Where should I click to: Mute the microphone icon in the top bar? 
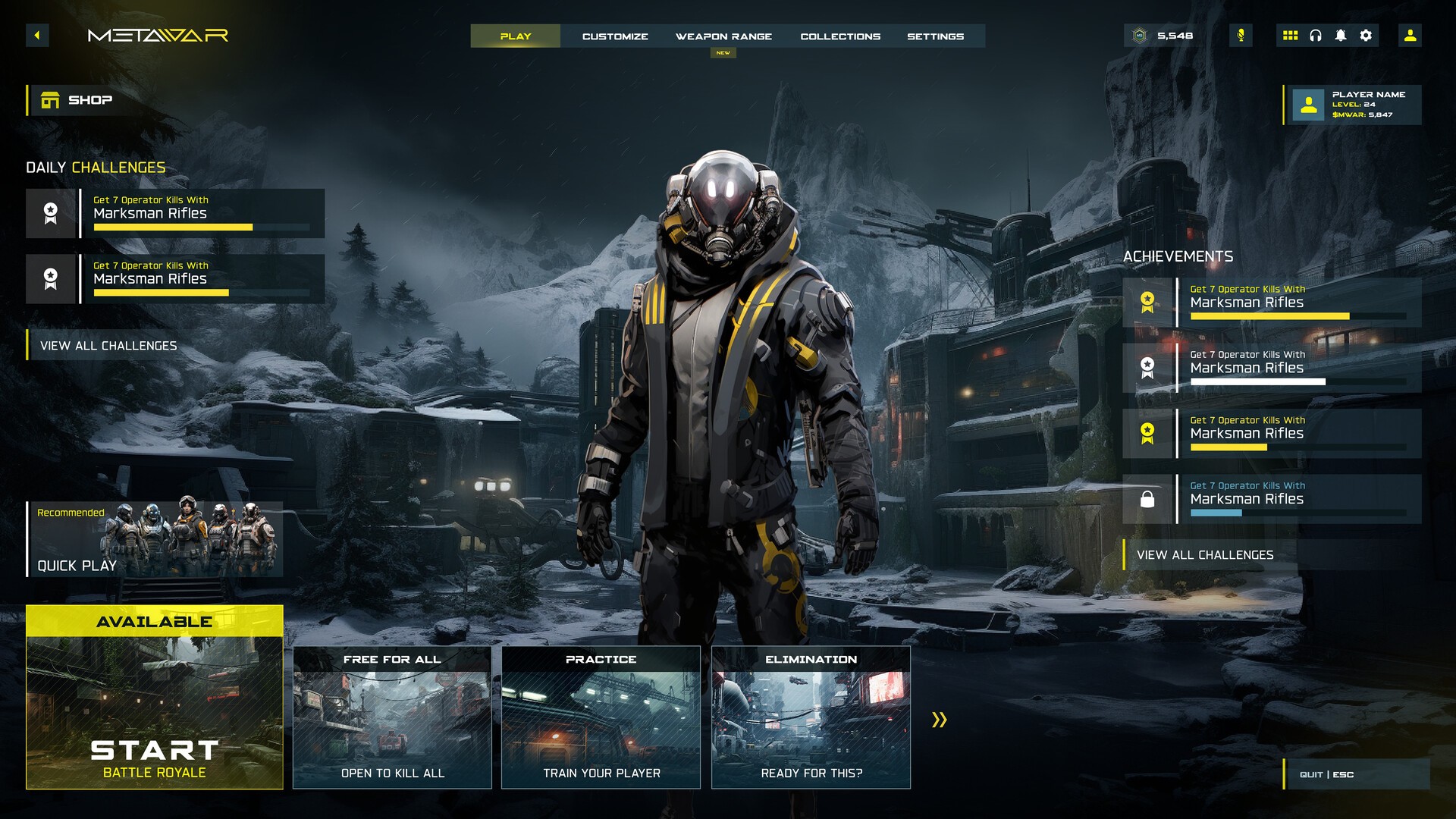(1241, 35)
